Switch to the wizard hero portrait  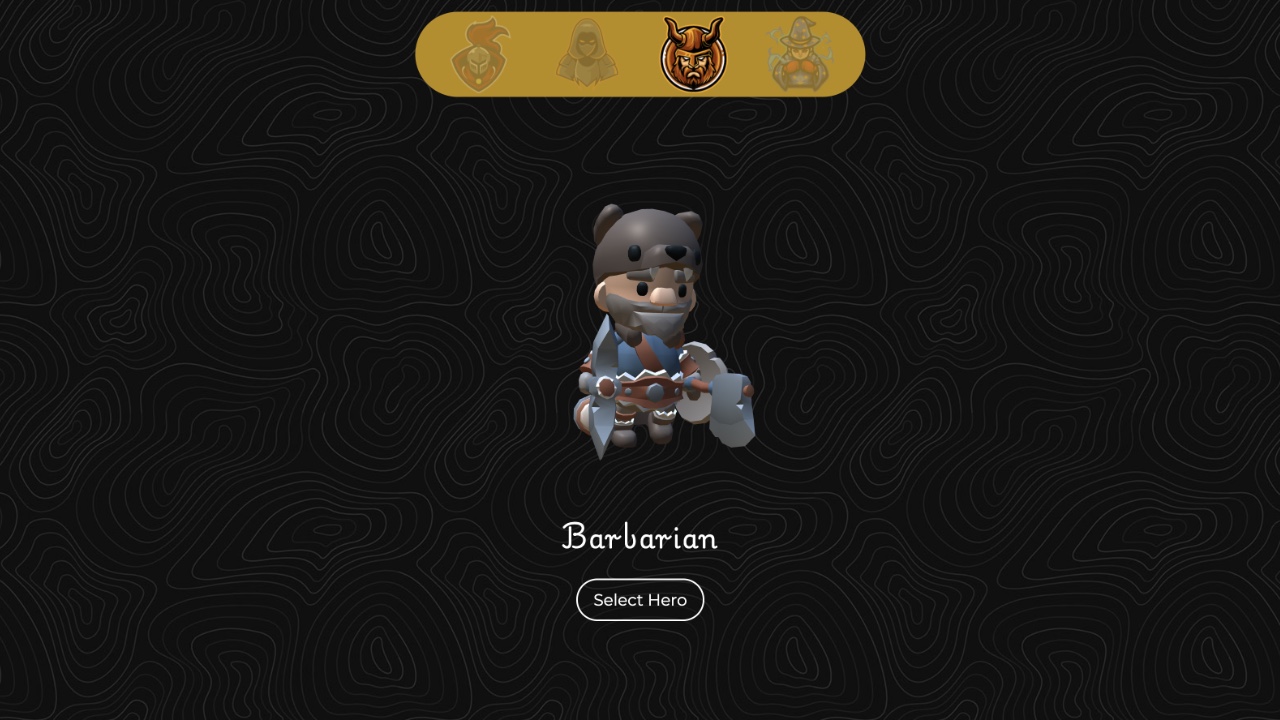(x=798, y=55)
